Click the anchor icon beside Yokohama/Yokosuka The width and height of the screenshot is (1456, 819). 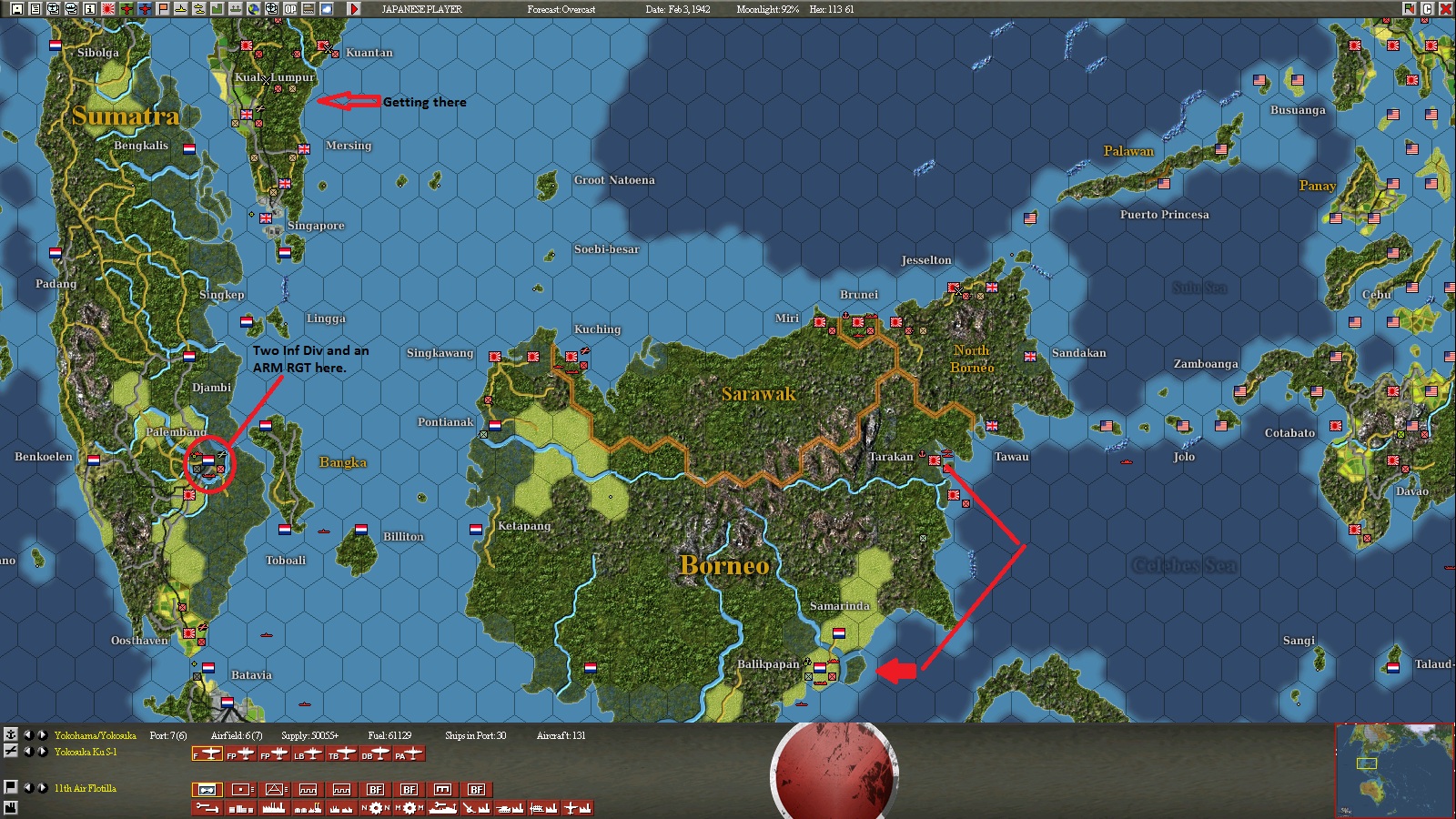tap(10, 735)
